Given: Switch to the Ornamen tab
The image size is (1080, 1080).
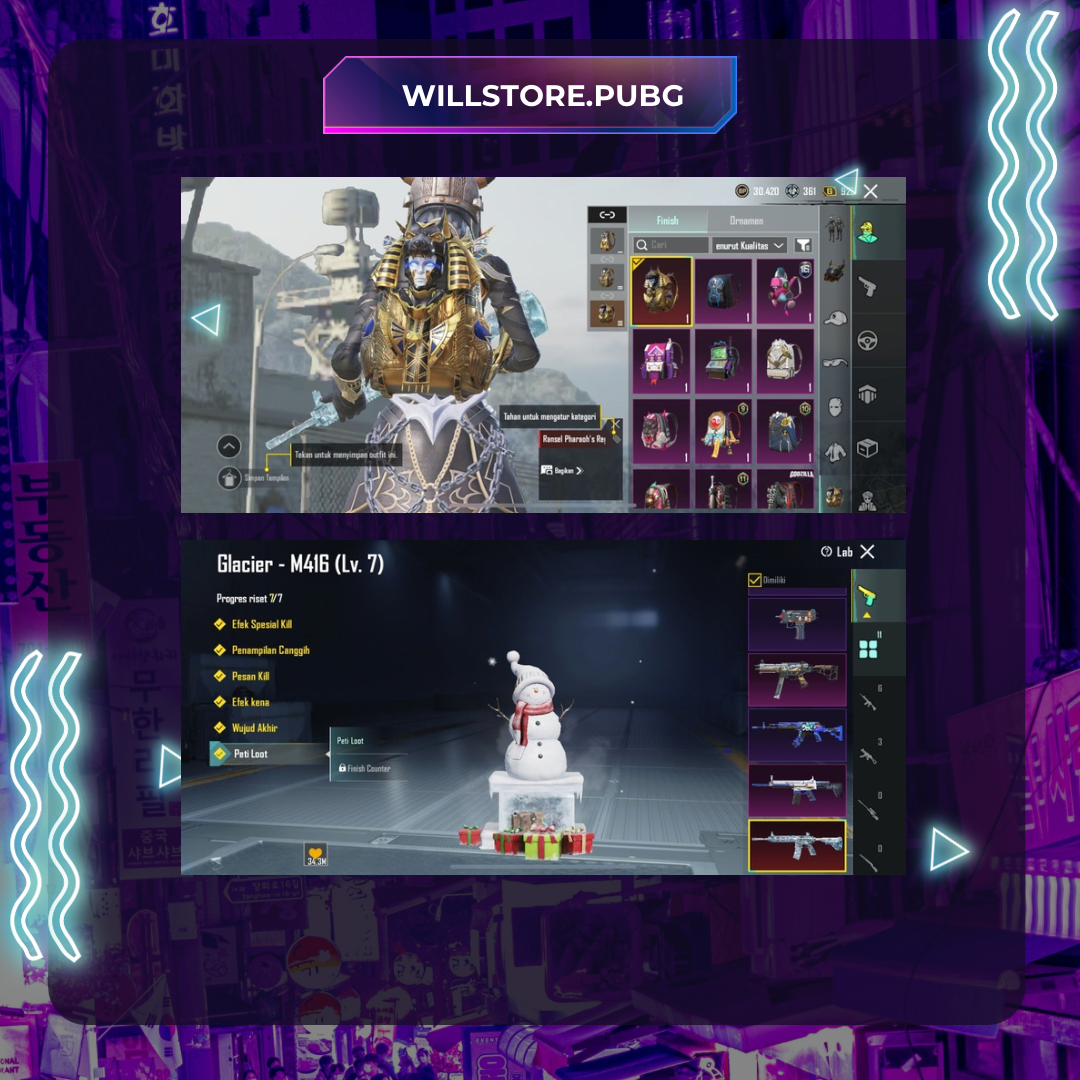Looking at the screenshot, I should click(746, 220).
